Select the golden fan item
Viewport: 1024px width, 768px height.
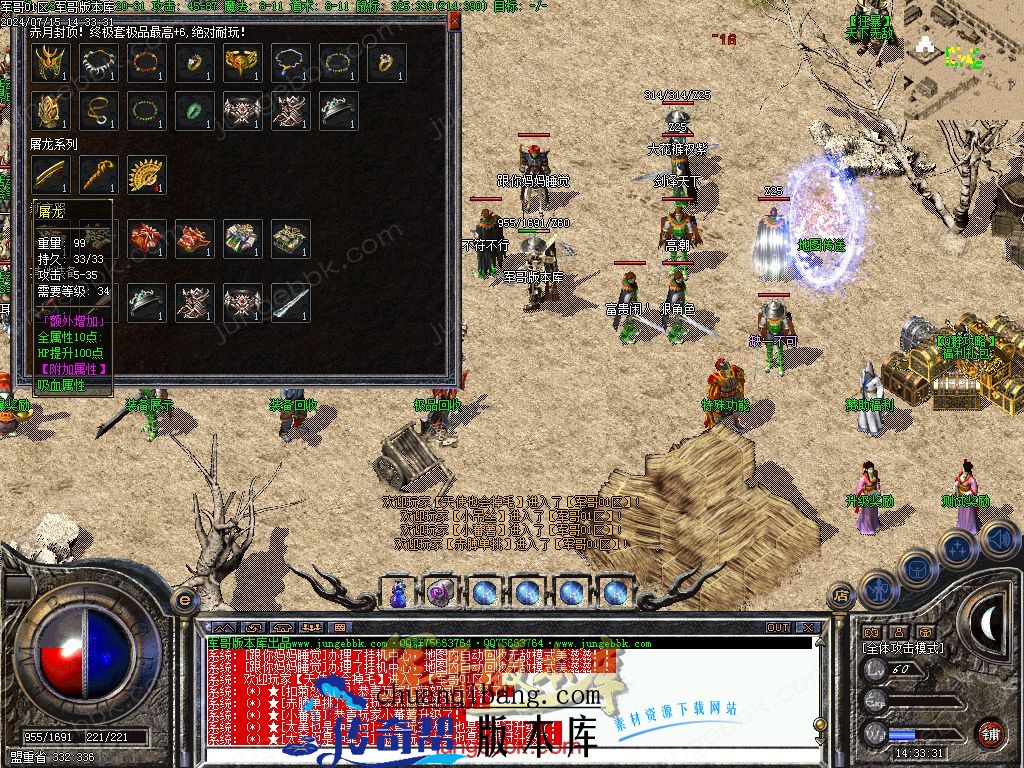pyautogui.click(x=146, y=175)
